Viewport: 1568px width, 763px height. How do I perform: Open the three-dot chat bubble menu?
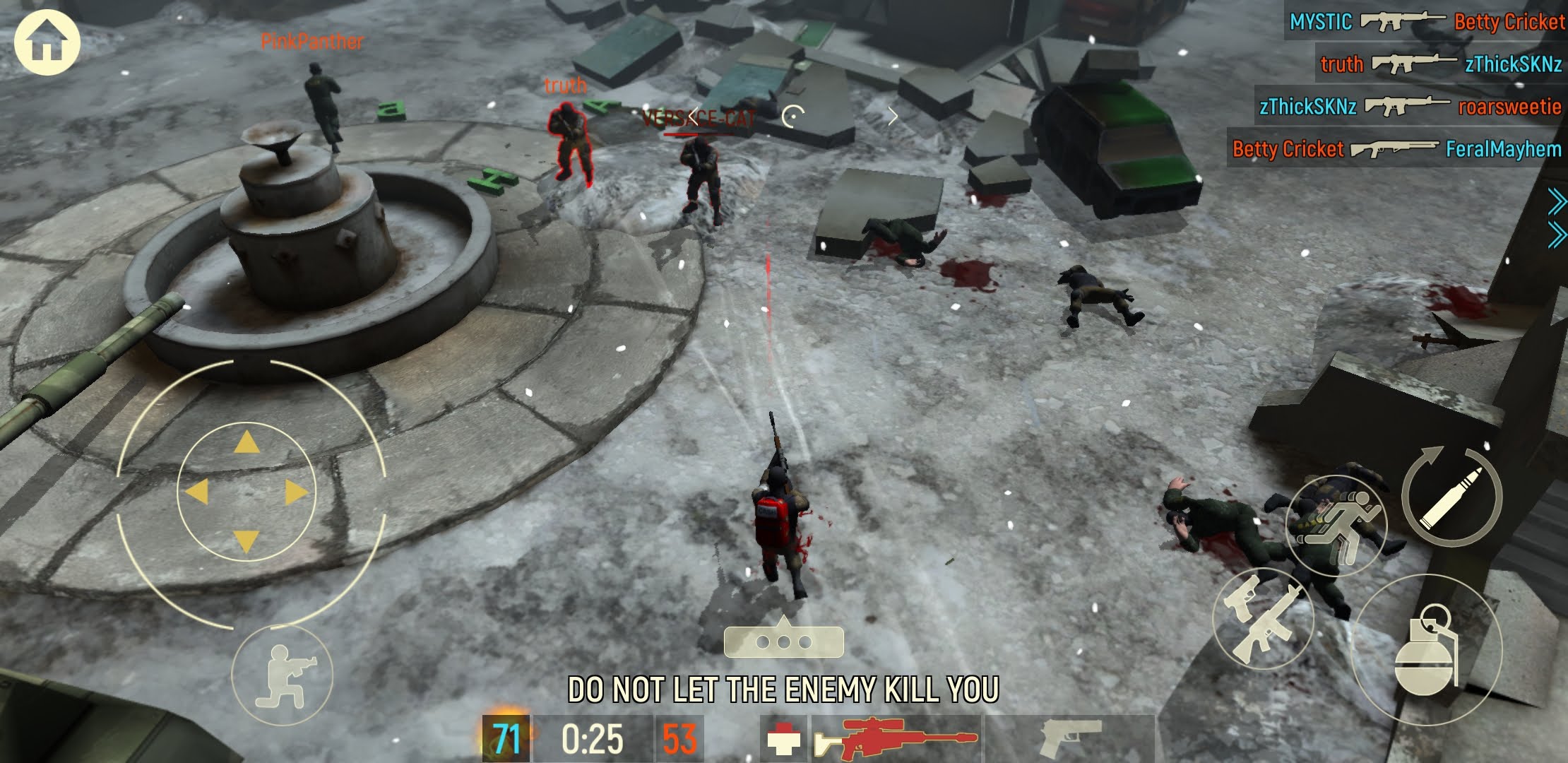tap(784, 643)
